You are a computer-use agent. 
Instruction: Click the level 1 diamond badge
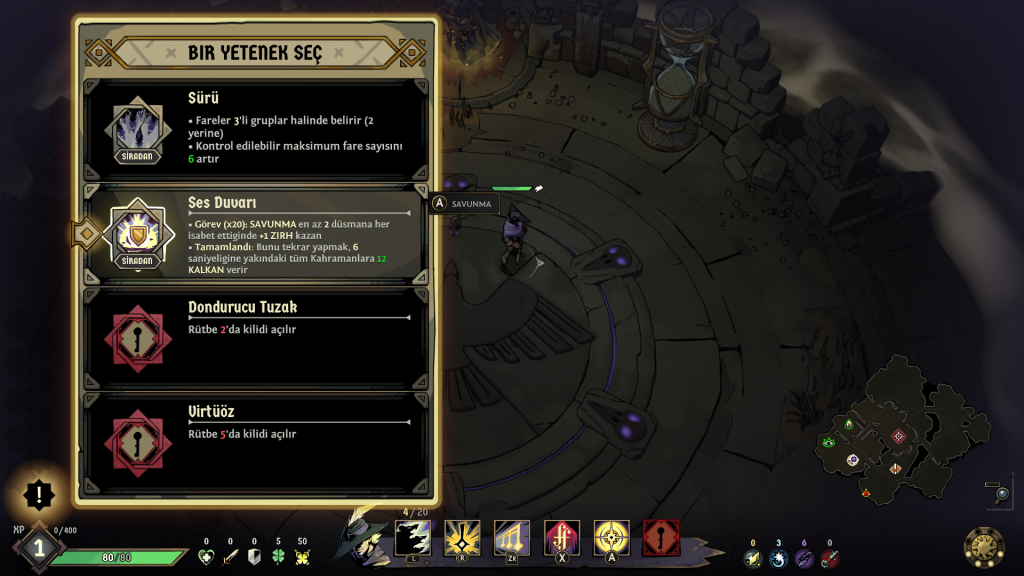click(38, 548)
